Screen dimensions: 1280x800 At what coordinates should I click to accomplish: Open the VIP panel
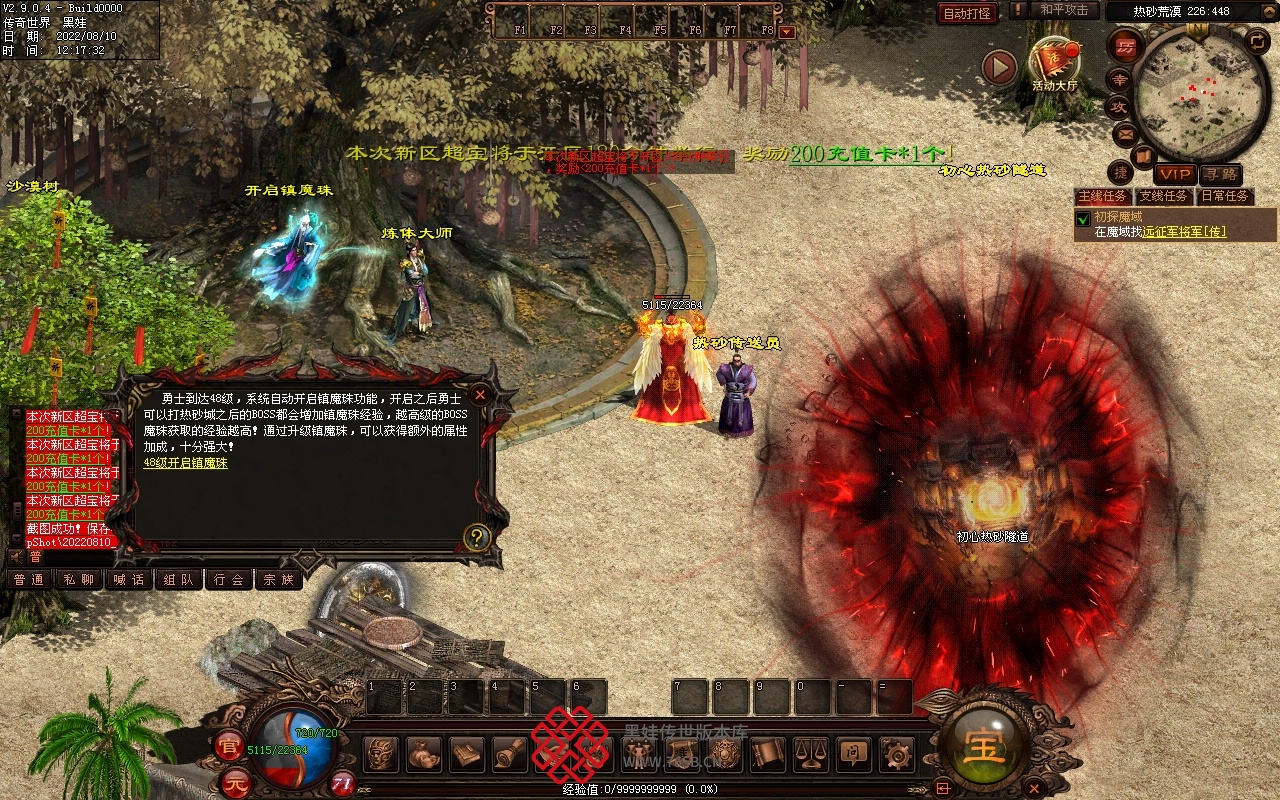(1174, 175)
